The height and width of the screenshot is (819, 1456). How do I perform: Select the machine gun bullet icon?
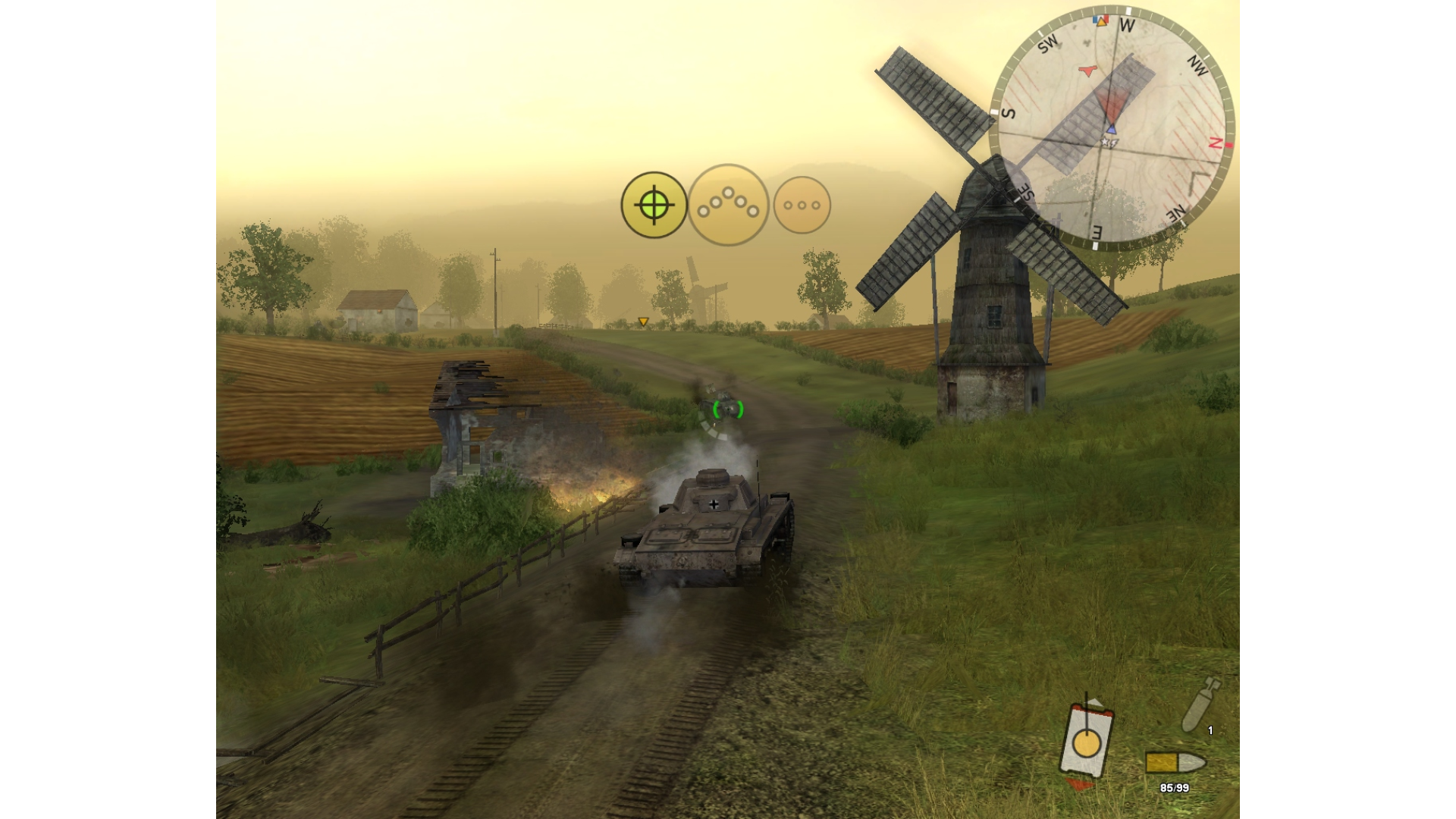[x=1174, y=761]
